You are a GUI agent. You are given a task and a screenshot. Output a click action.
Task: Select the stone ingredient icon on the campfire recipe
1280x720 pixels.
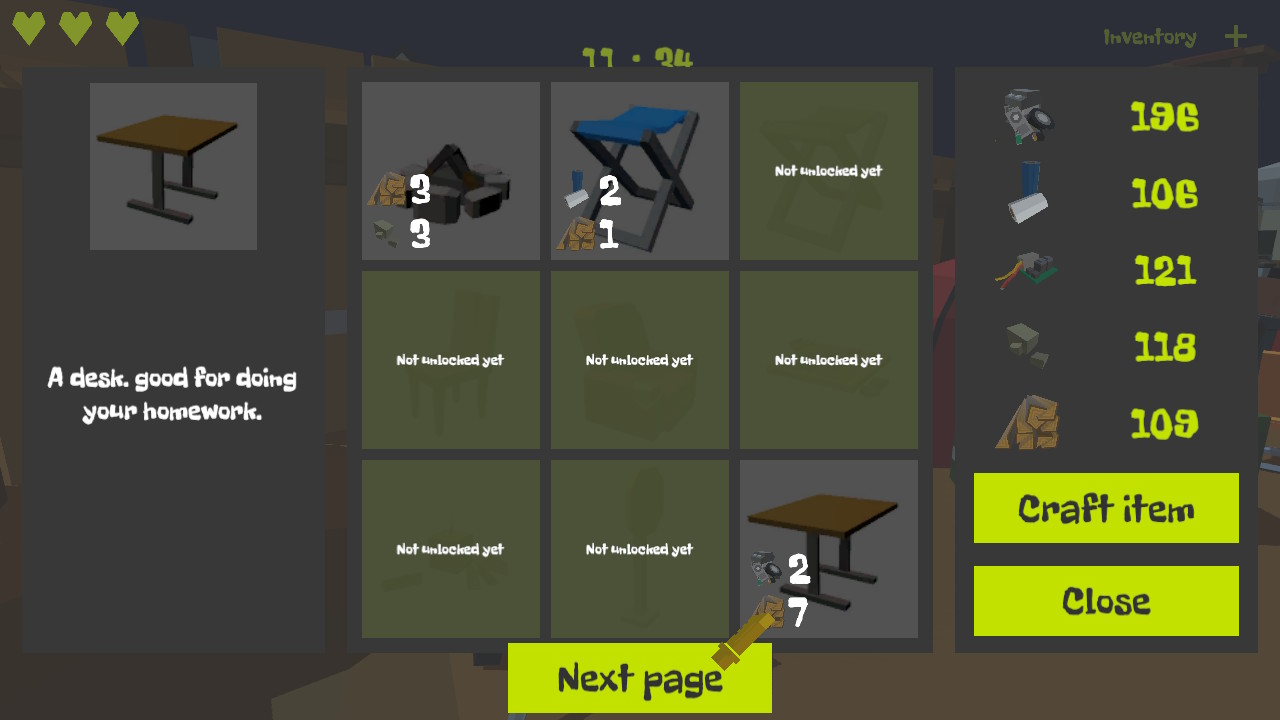[x=387, y=234]
